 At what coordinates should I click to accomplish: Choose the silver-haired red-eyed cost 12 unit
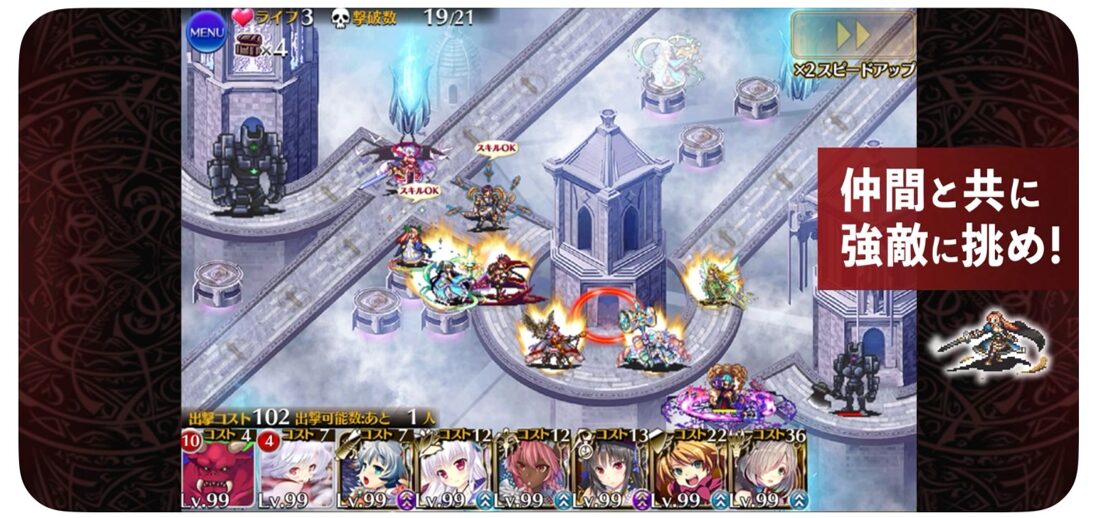tap(453, 468)
